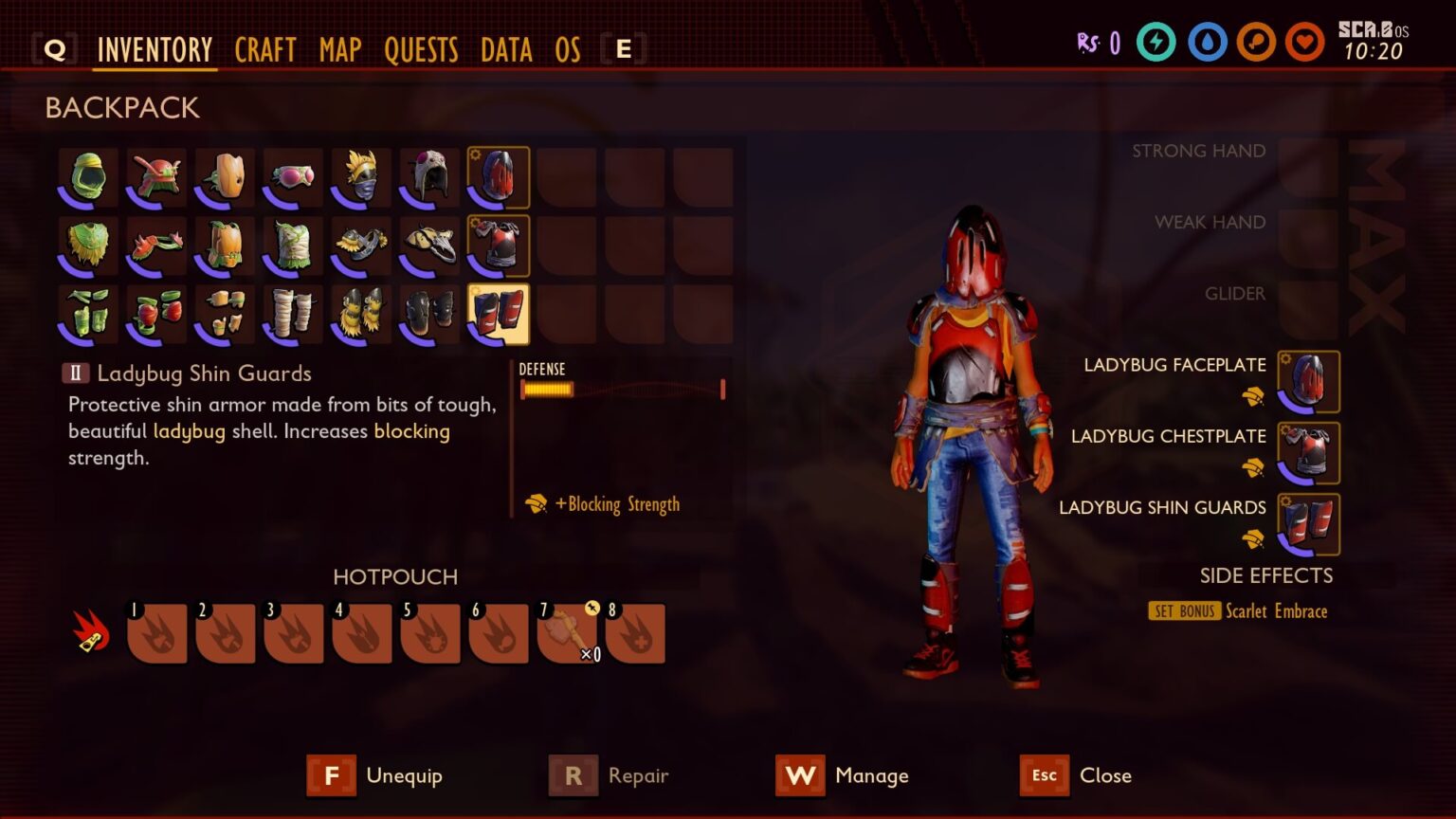Select the Ladybug Shin Guards in the backpack
Viewport: 1456px width, 819px height.
500,314
